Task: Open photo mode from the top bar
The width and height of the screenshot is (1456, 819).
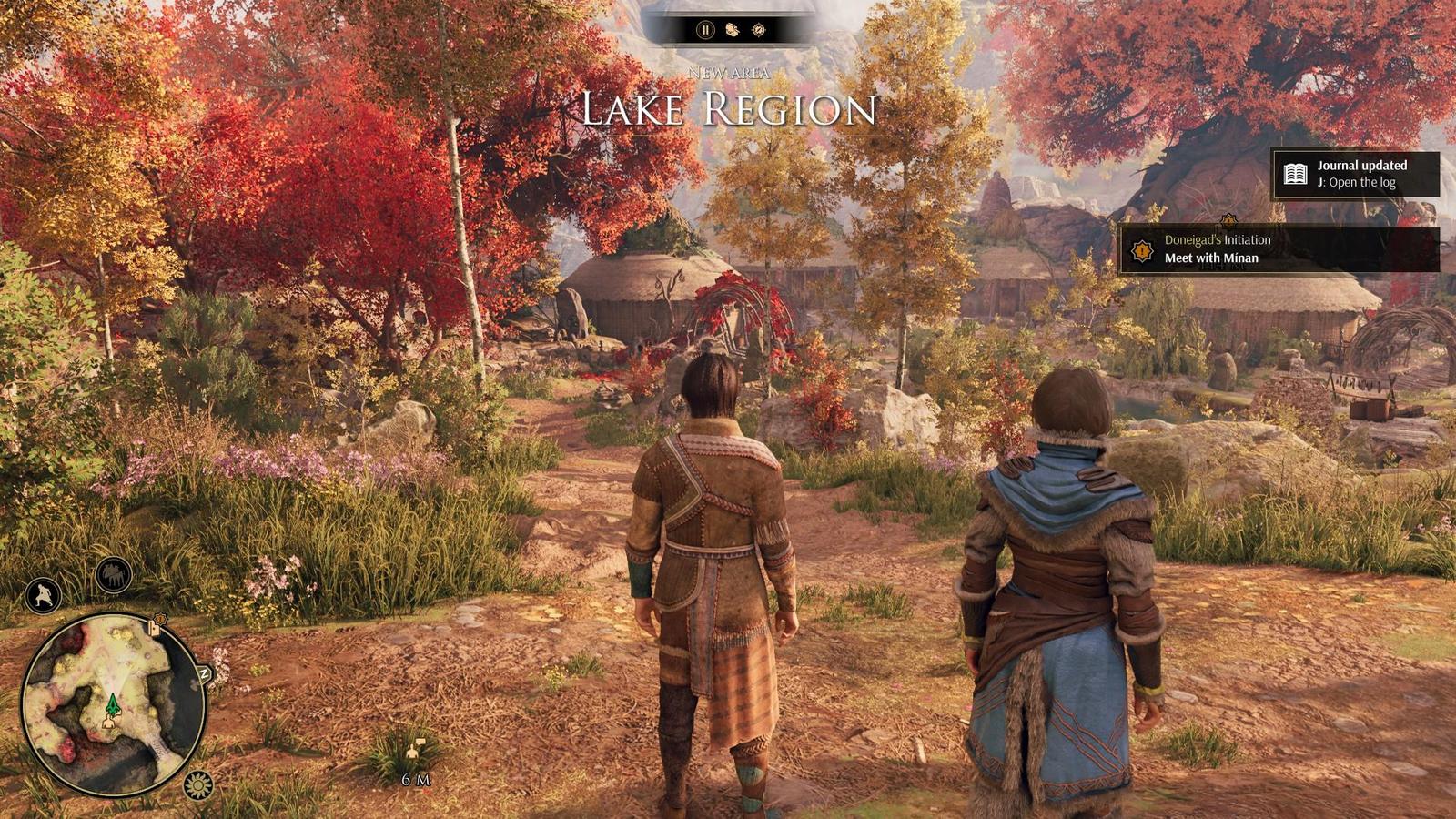Action: pyautogui.click(x=732, y=29)
